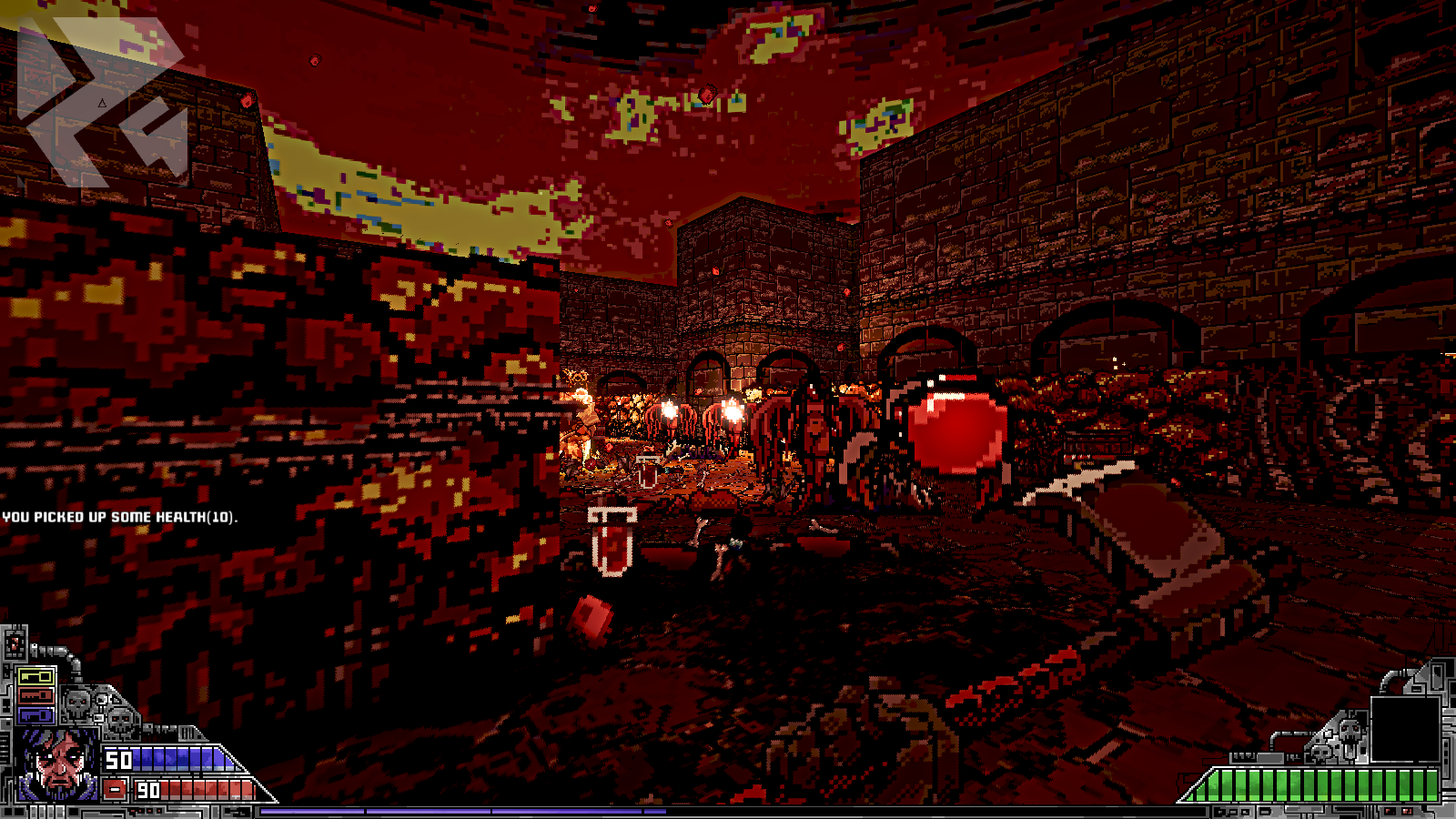Select the red keycard slot icon

36,697
